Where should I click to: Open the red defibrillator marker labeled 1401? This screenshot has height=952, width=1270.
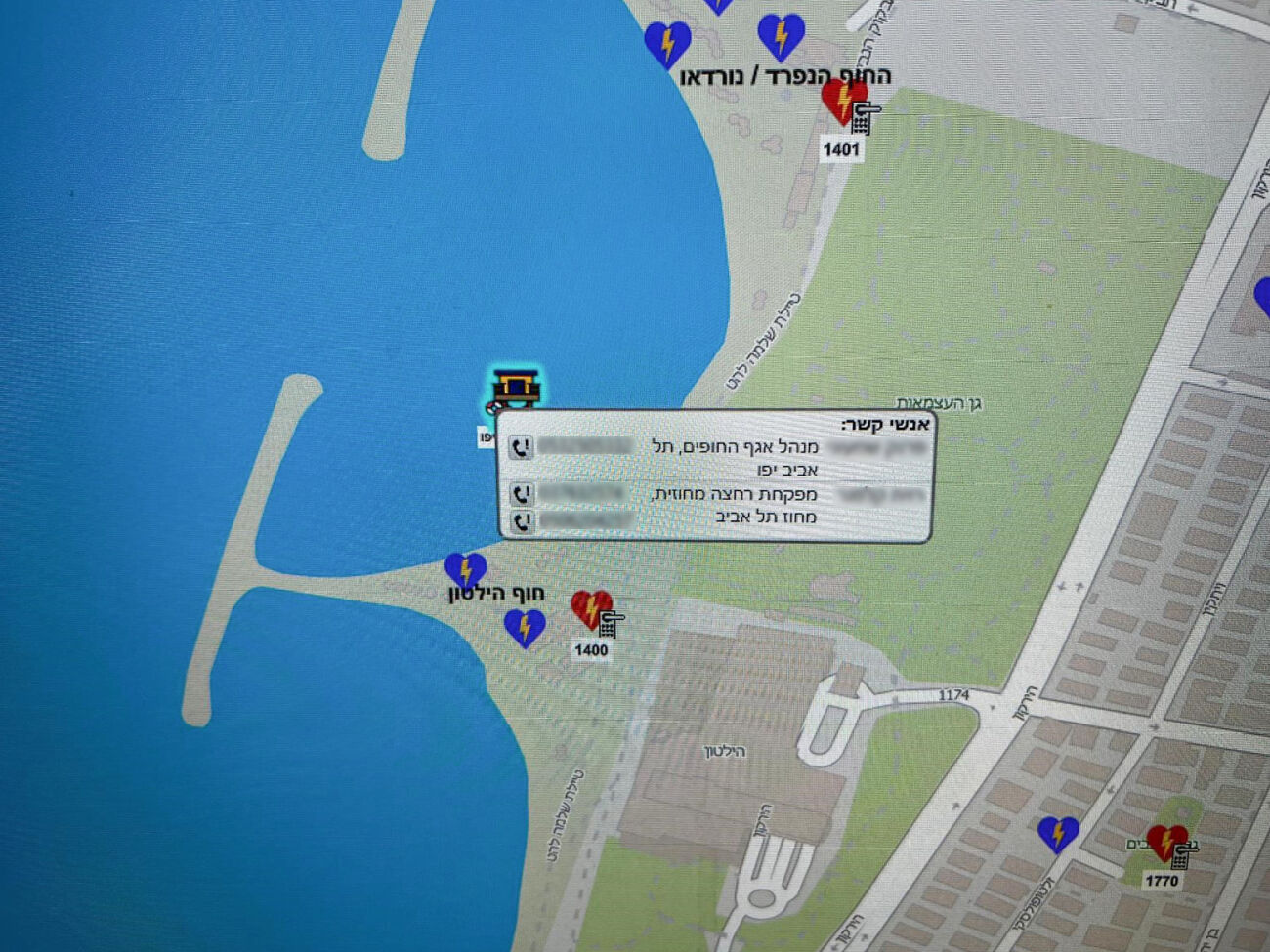coord(841,101)
